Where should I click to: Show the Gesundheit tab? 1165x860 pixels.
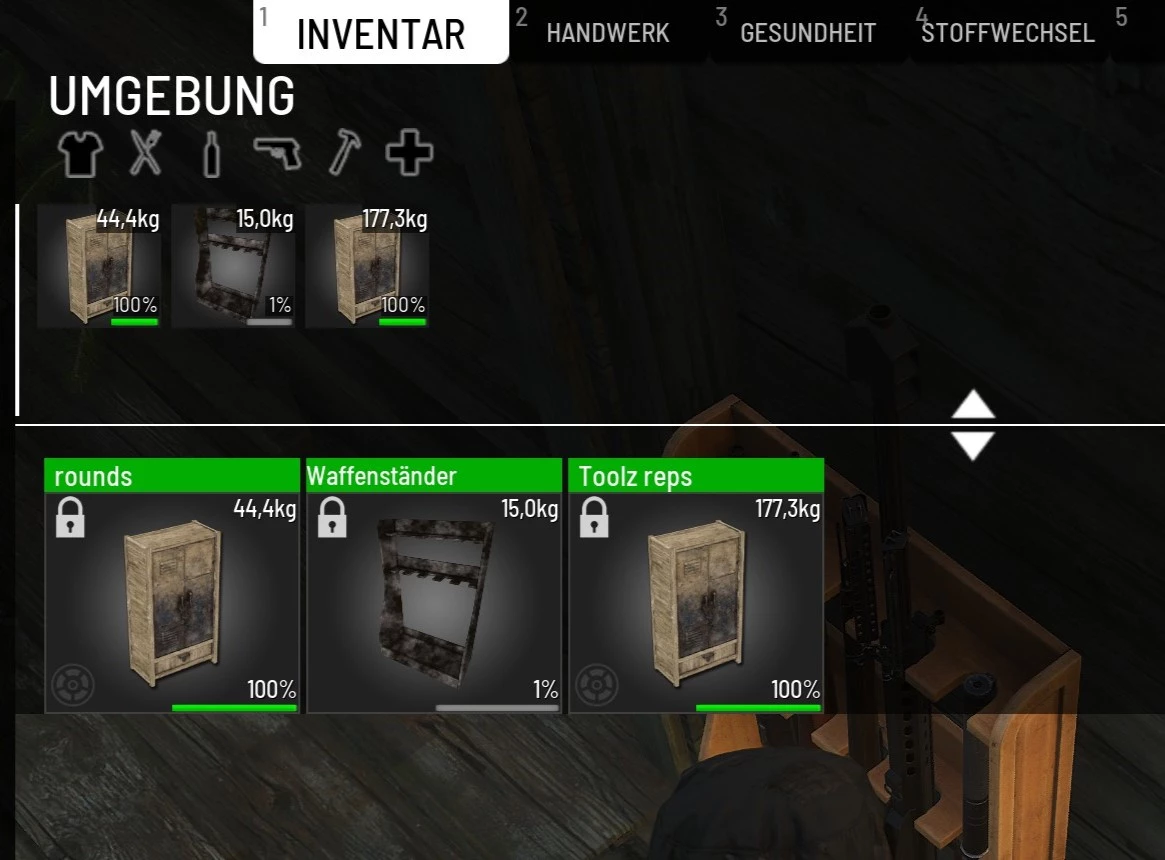807,33
